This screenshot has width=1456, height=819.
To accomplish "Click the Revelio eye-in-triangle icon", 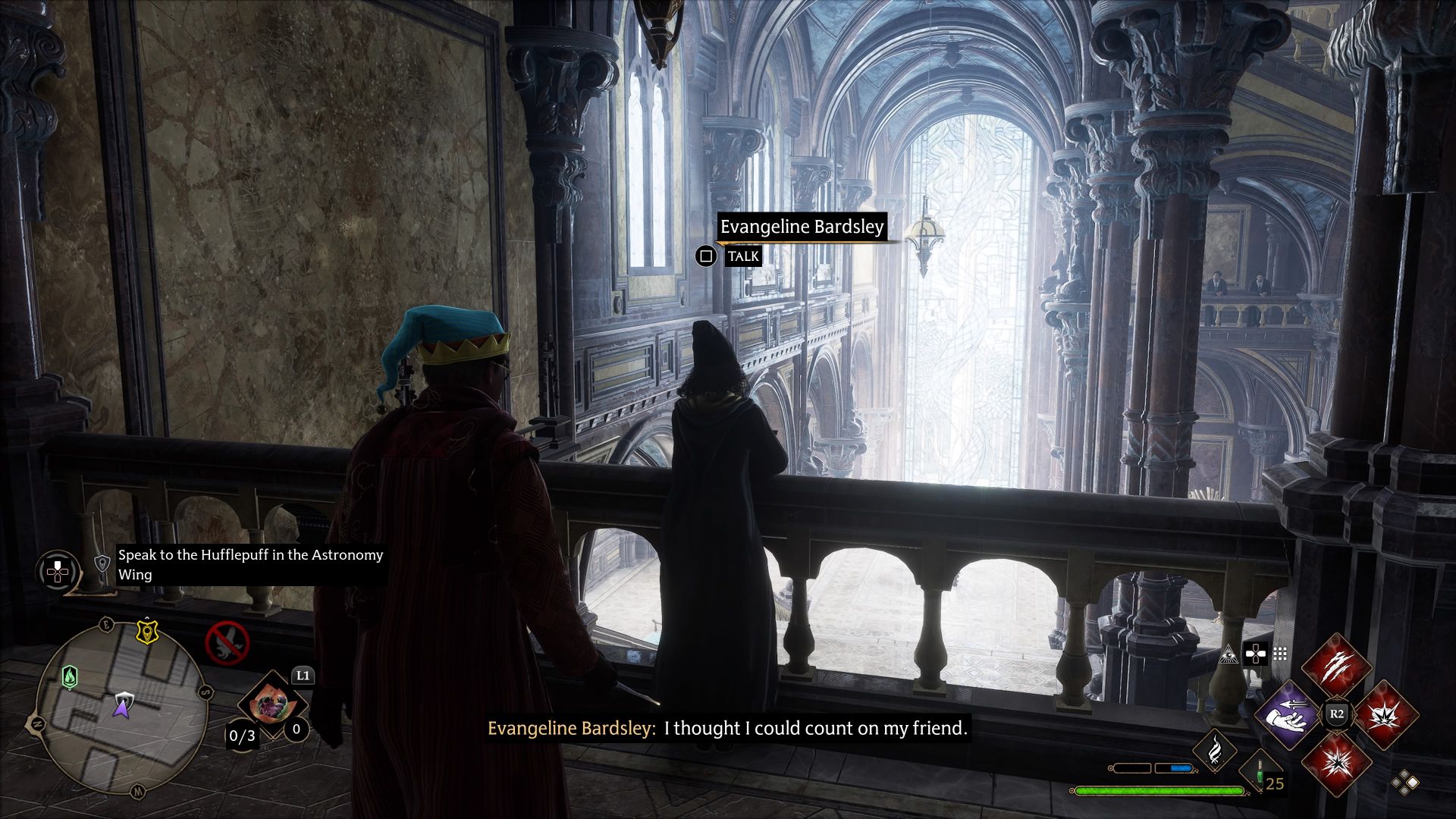I will (x=1228, y=654).
